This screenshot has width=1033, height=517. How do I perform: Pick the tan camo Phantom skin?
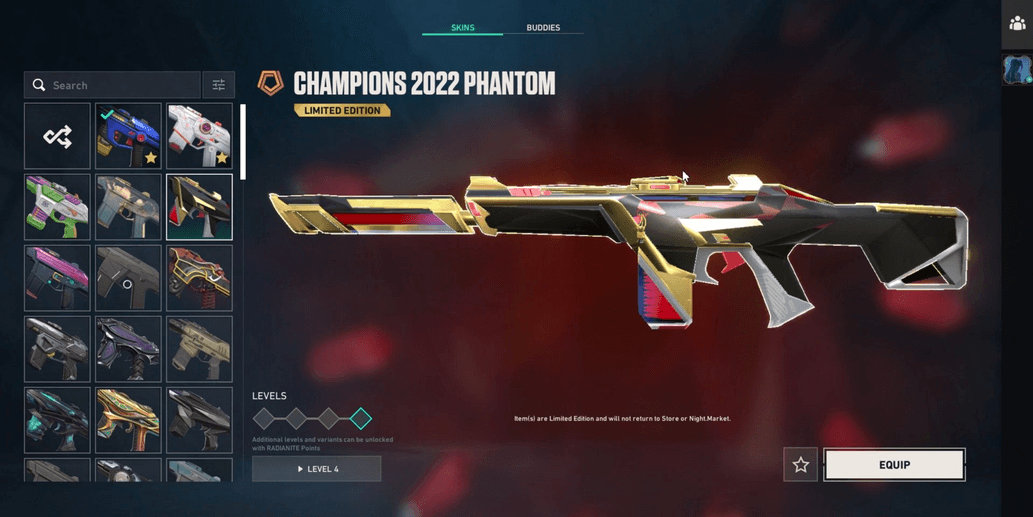(199, 349)
